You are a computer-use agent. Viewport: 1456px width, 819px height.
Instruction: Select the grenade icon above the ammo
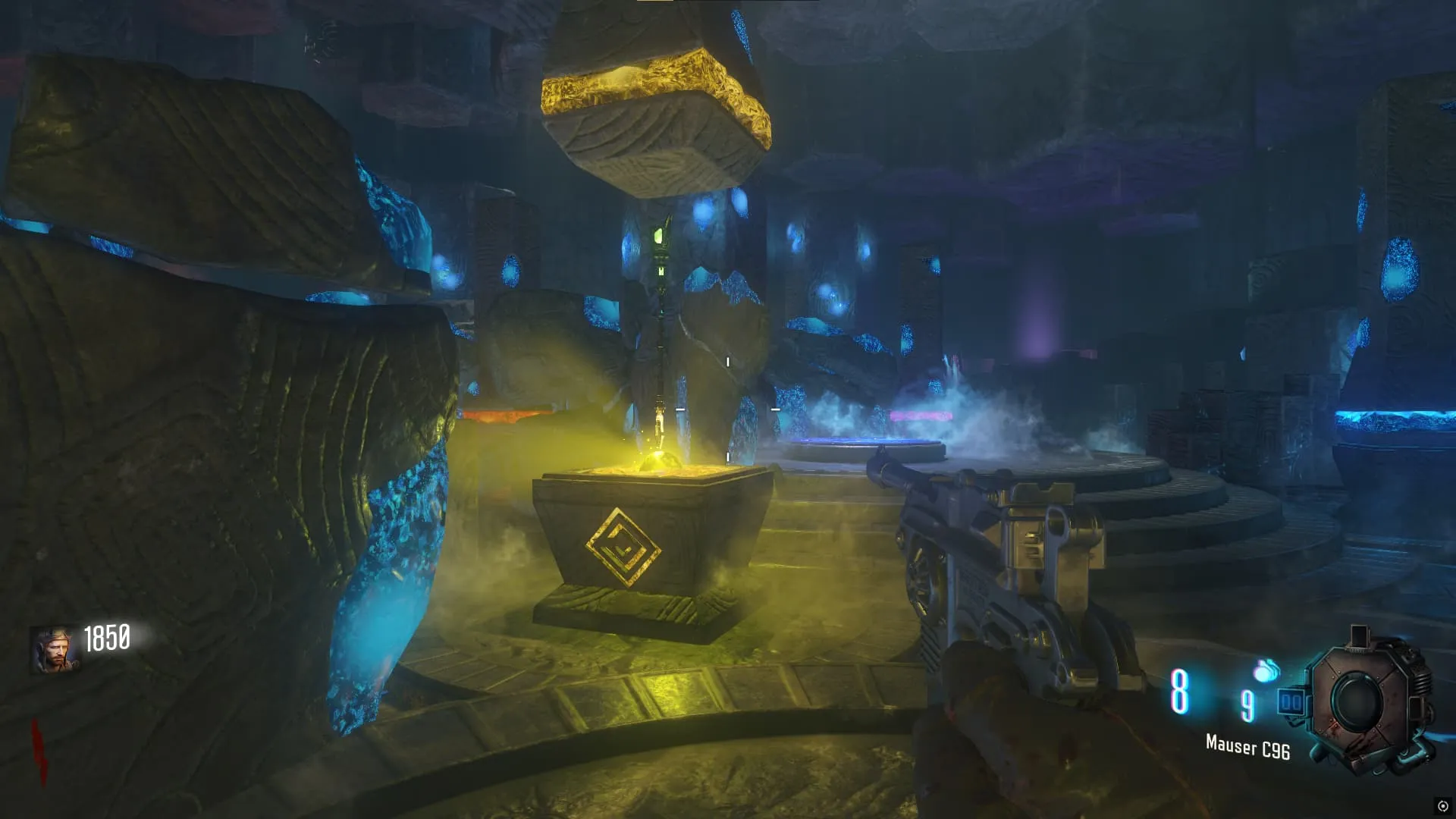coord(1266,671)
